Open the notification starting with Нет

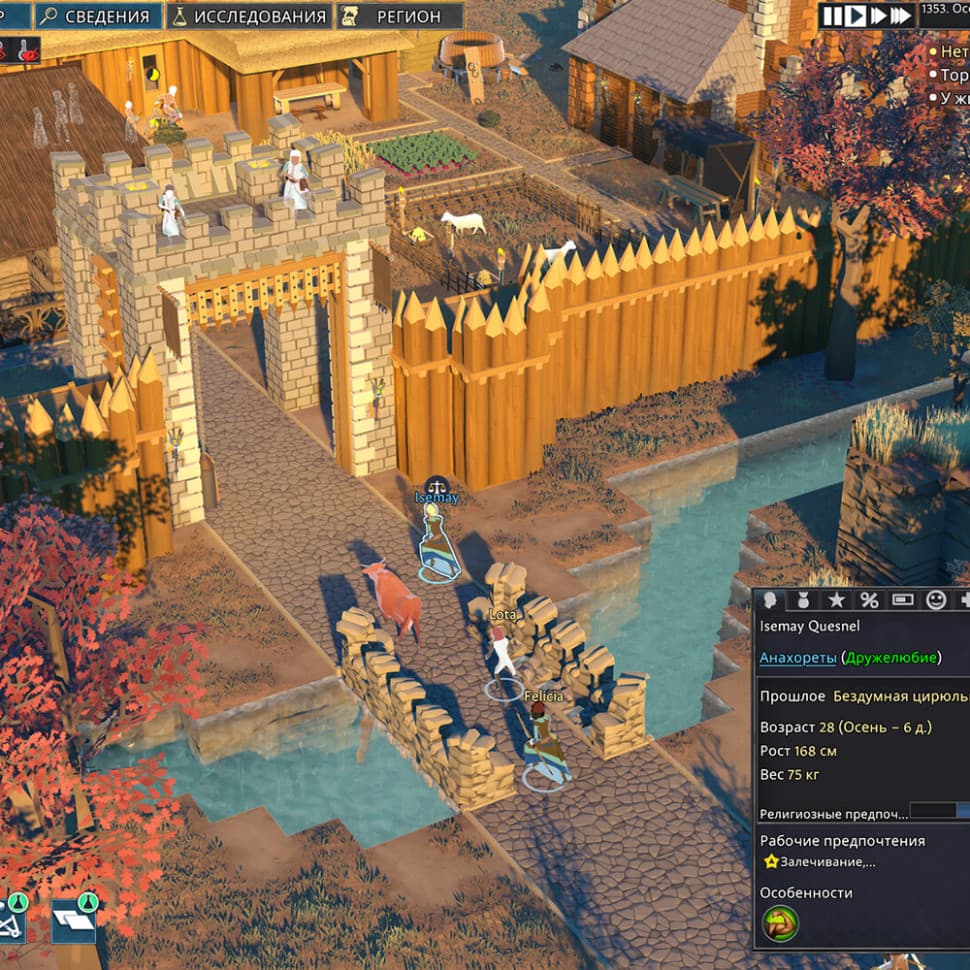tap(953, 50)
